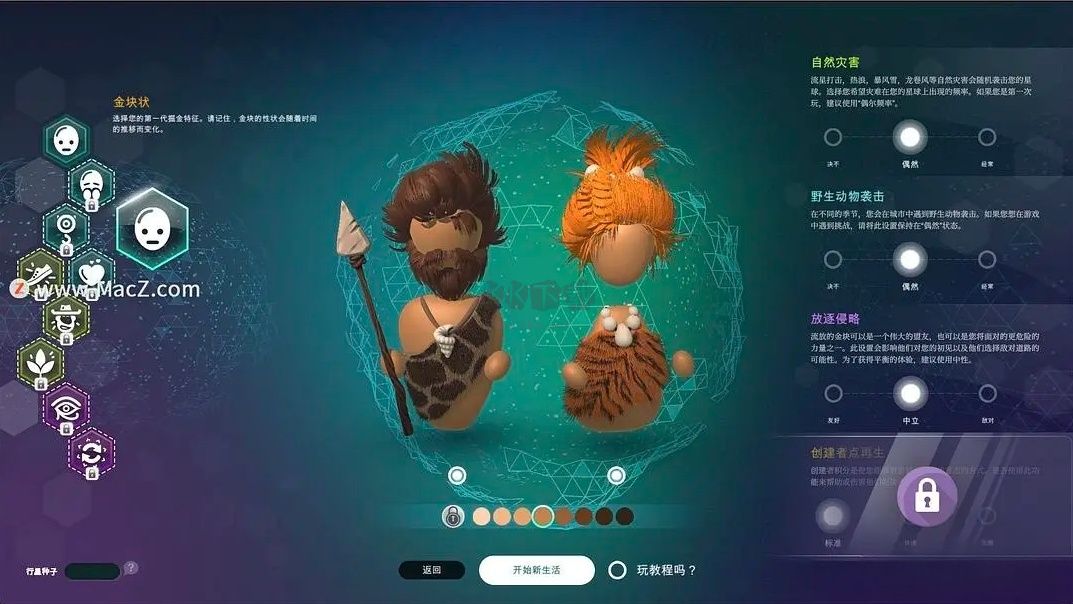
Task: Open the locked eye trait hexagon
Action: pyautogui.click(x=66, y=408)
